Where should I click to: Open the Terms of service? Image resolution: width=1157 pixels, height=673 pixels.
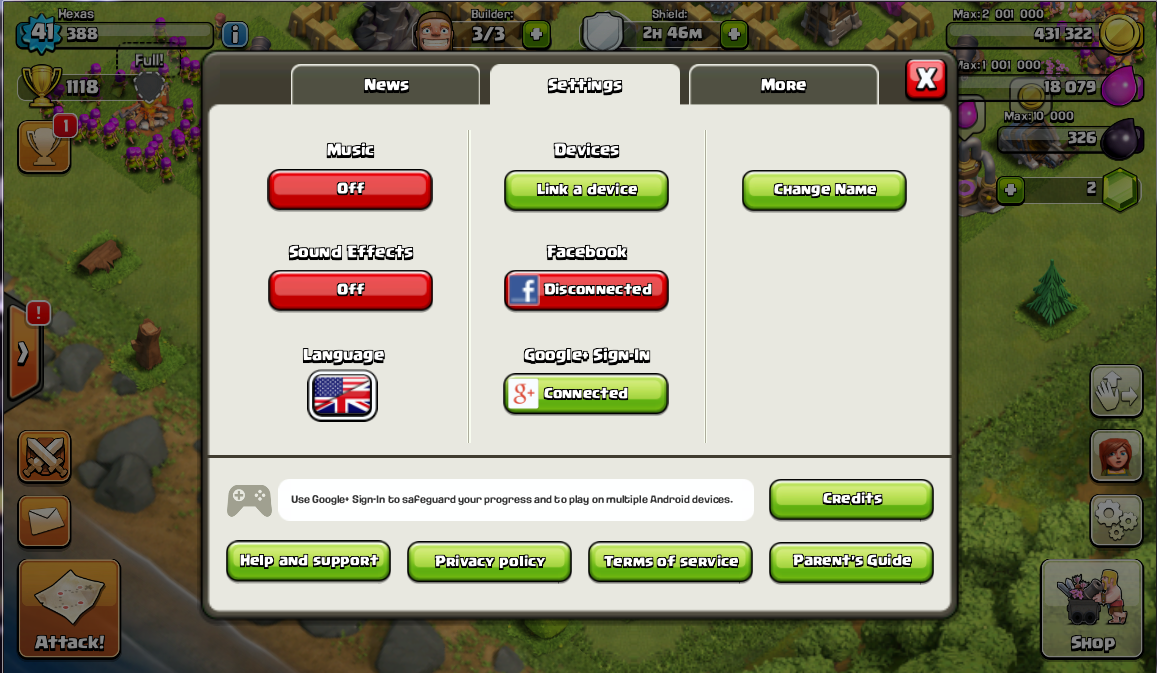(670, 561)
